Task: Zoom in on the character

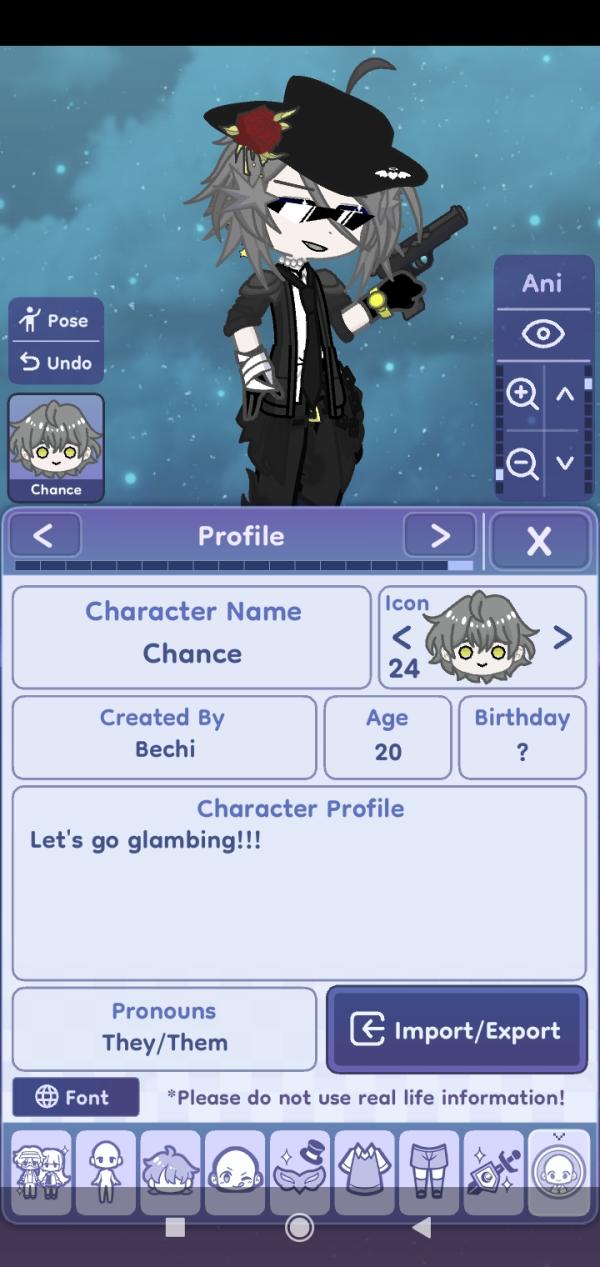Action: 521,393
